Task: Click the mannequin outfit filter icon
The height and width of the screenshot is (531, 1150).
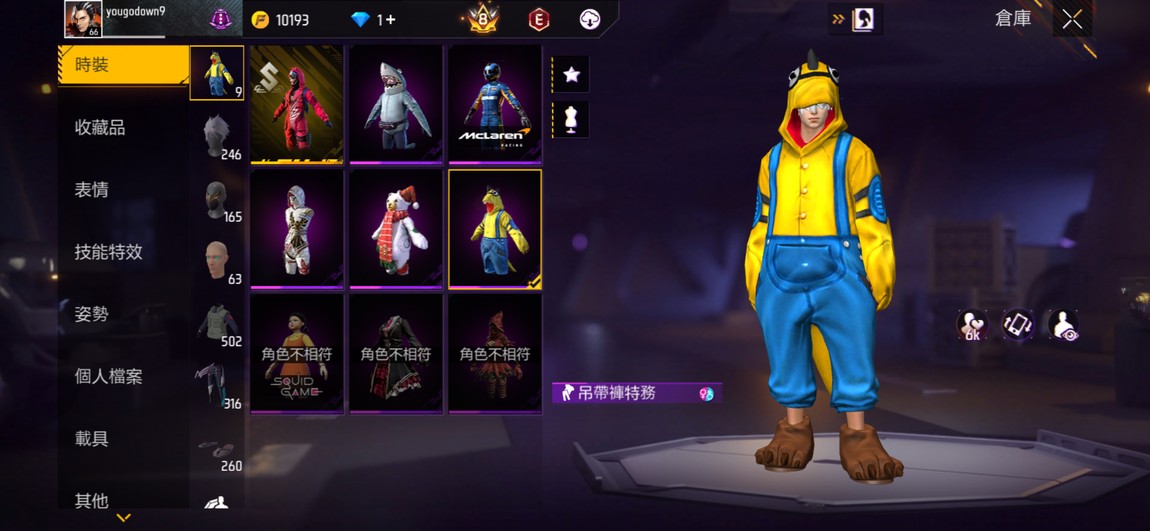Action: pyautogui.click(x=571, y=119)
